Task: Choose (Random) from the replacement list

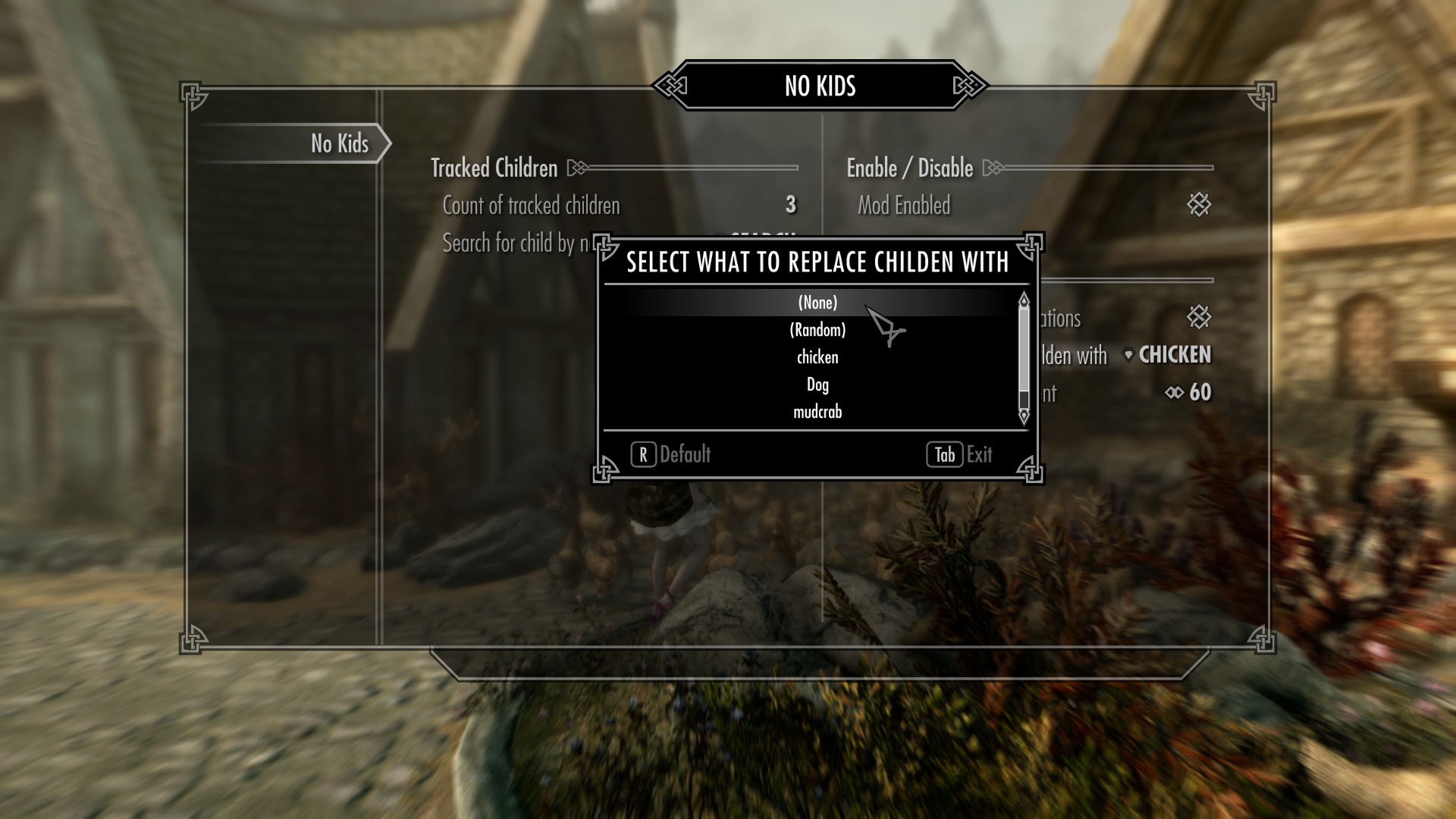Action: pos(817,330)
